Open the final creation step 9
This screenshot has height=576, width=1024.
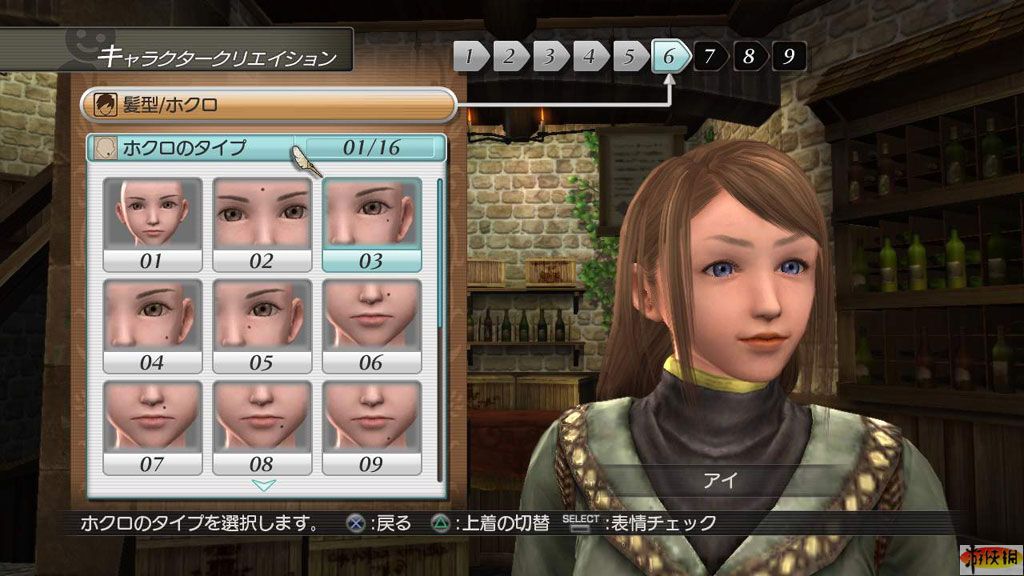click(789, 56)
